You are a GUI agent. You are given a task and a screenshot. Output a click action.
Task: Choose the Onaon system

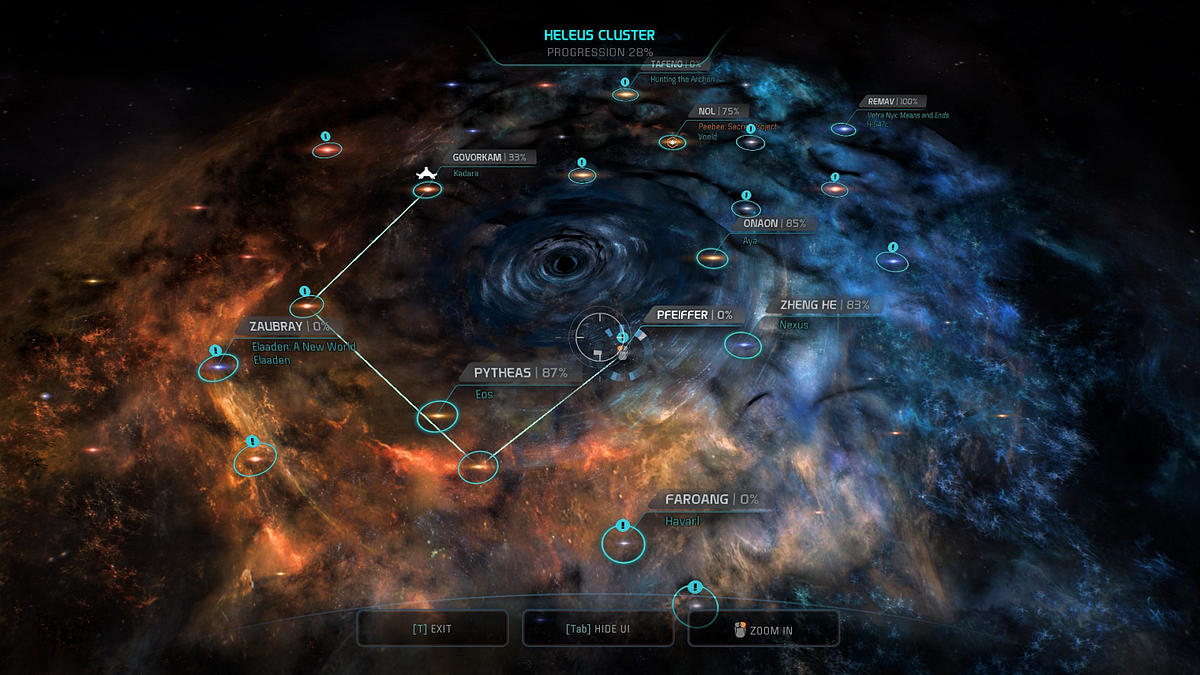[x=712, y=258]
